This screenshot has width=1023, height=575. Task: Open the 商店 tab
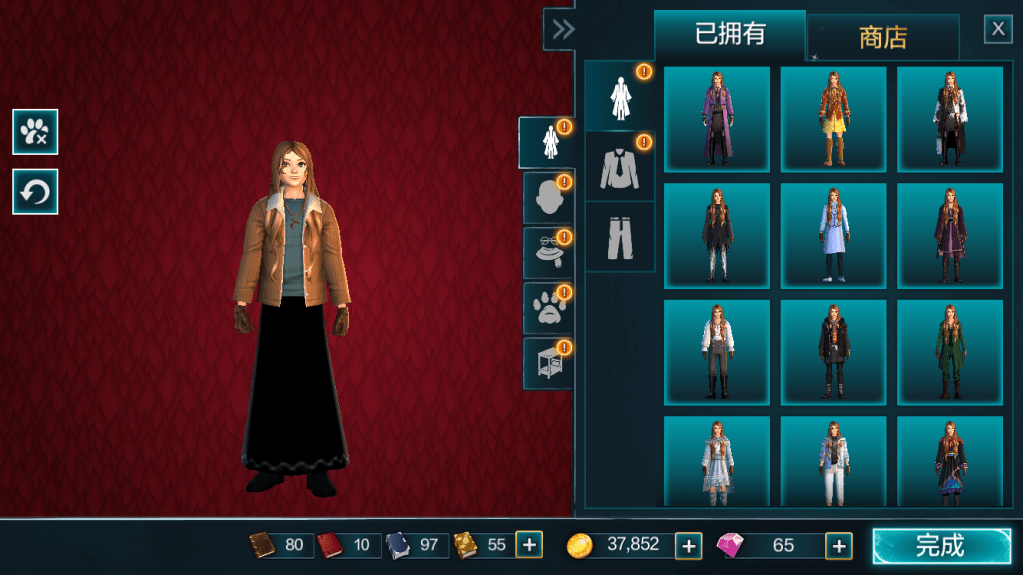tap(883, 38)
